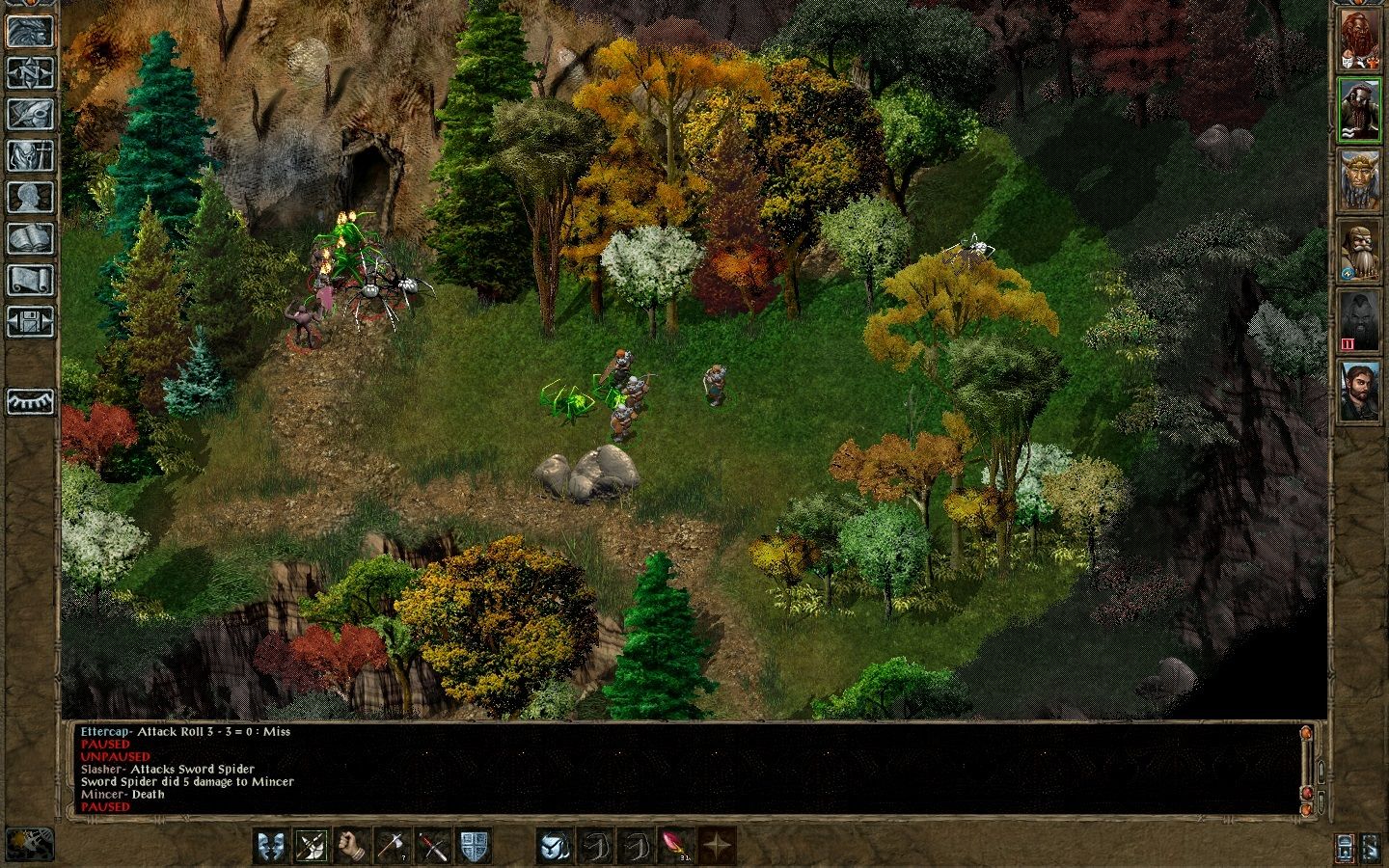This screenshot has height=868, width=1389.
Task: Open the special abilities star button
Action: [717, 846]
